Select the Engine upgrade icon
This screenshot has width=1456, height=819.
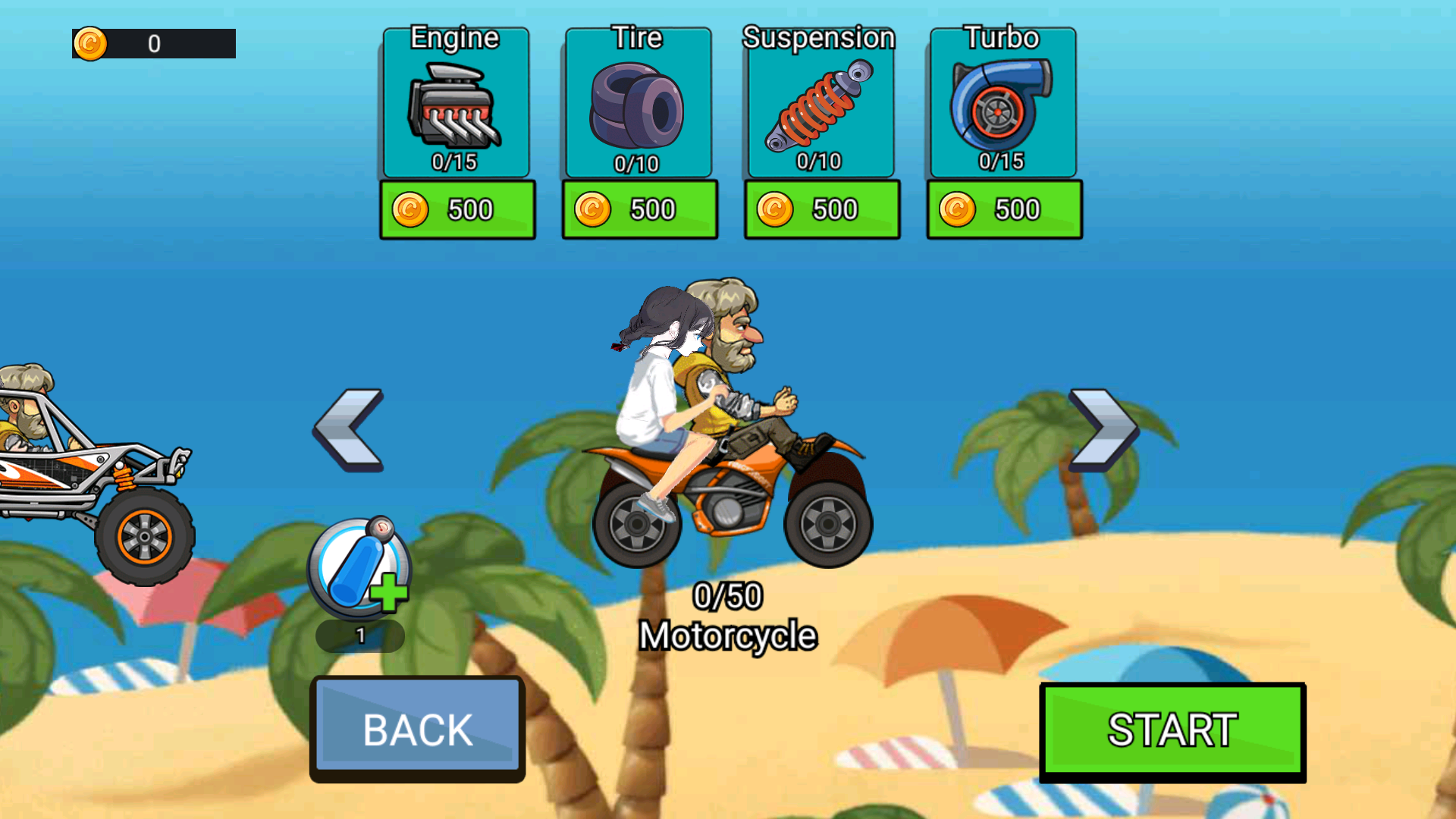click(x=457, y=106)
